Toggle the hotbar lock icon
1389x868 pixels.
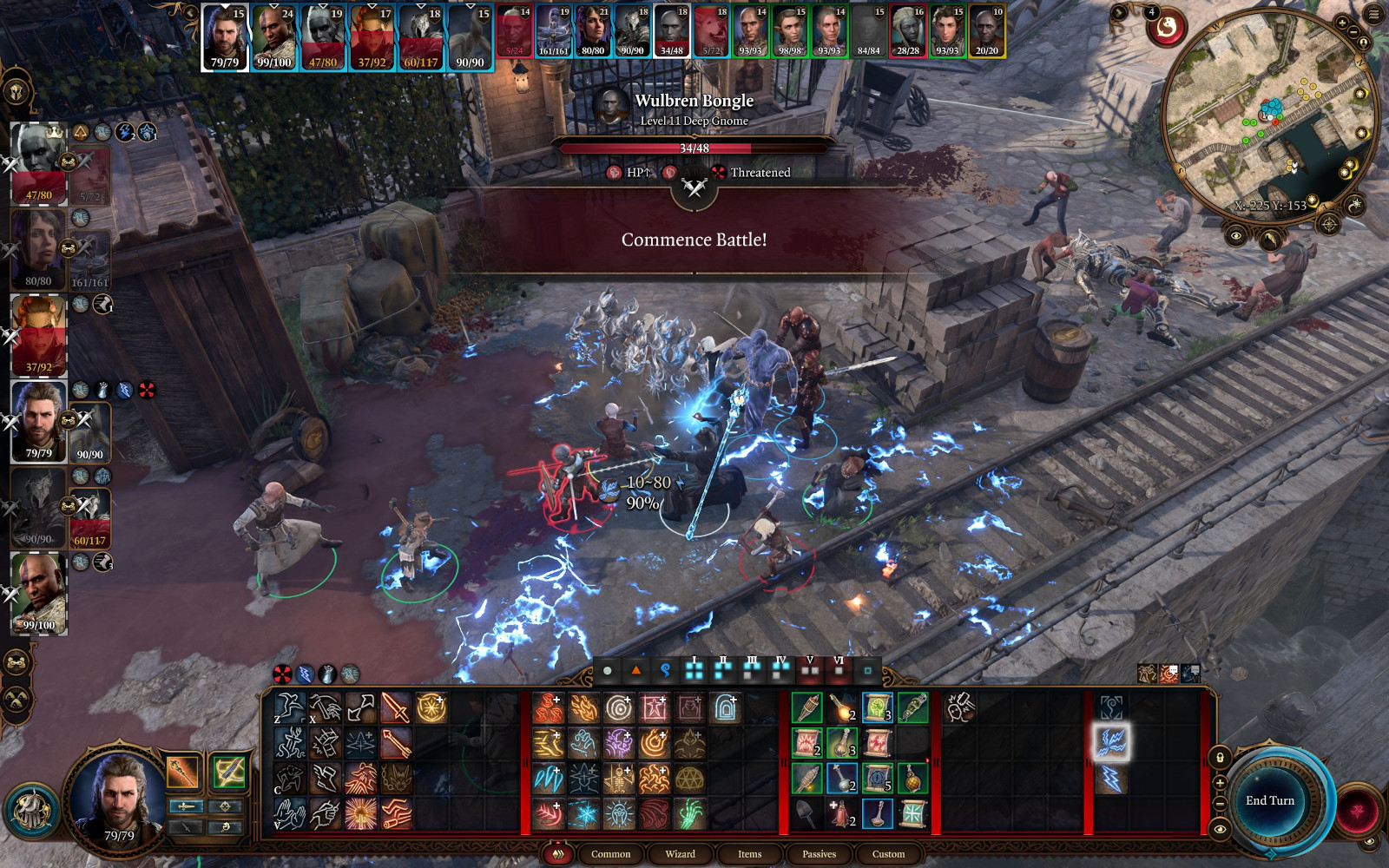1220,758
